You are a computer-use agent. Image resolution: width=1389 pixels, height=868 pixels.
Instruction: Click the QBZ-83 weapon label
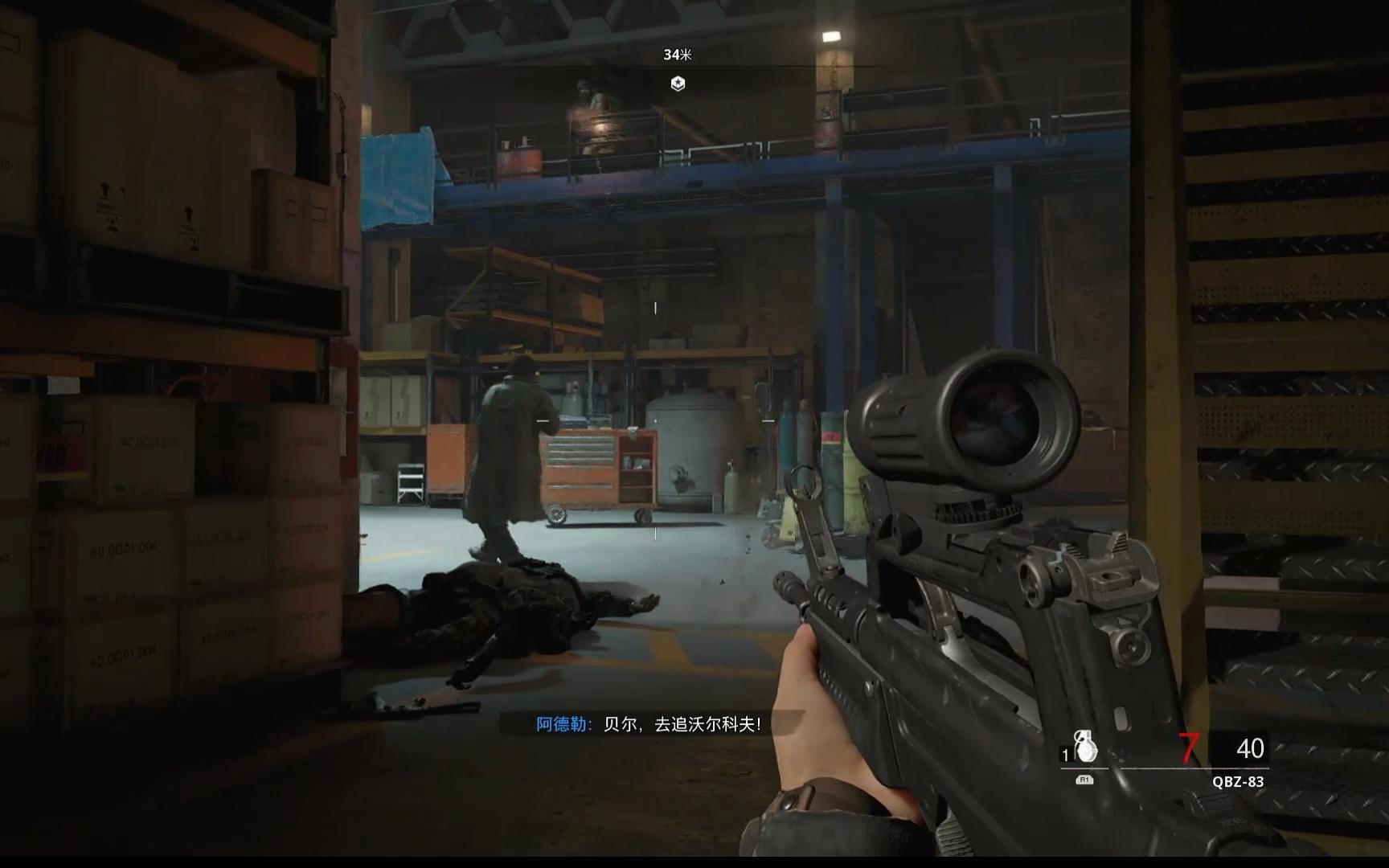coord(1238,781)
